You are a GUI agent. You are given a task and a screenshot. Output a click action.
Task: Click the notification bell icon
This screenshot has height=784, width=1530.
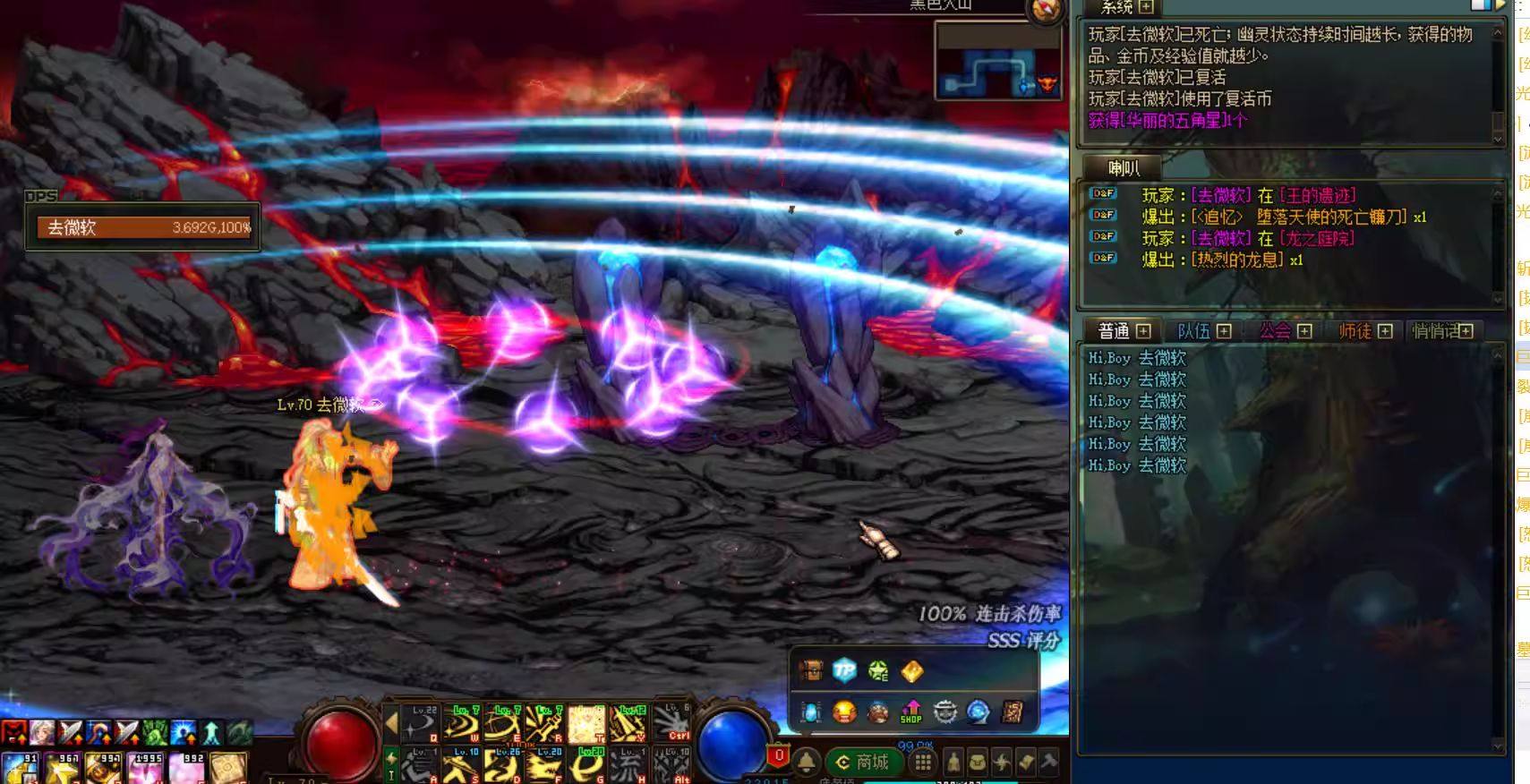(807, 762)
